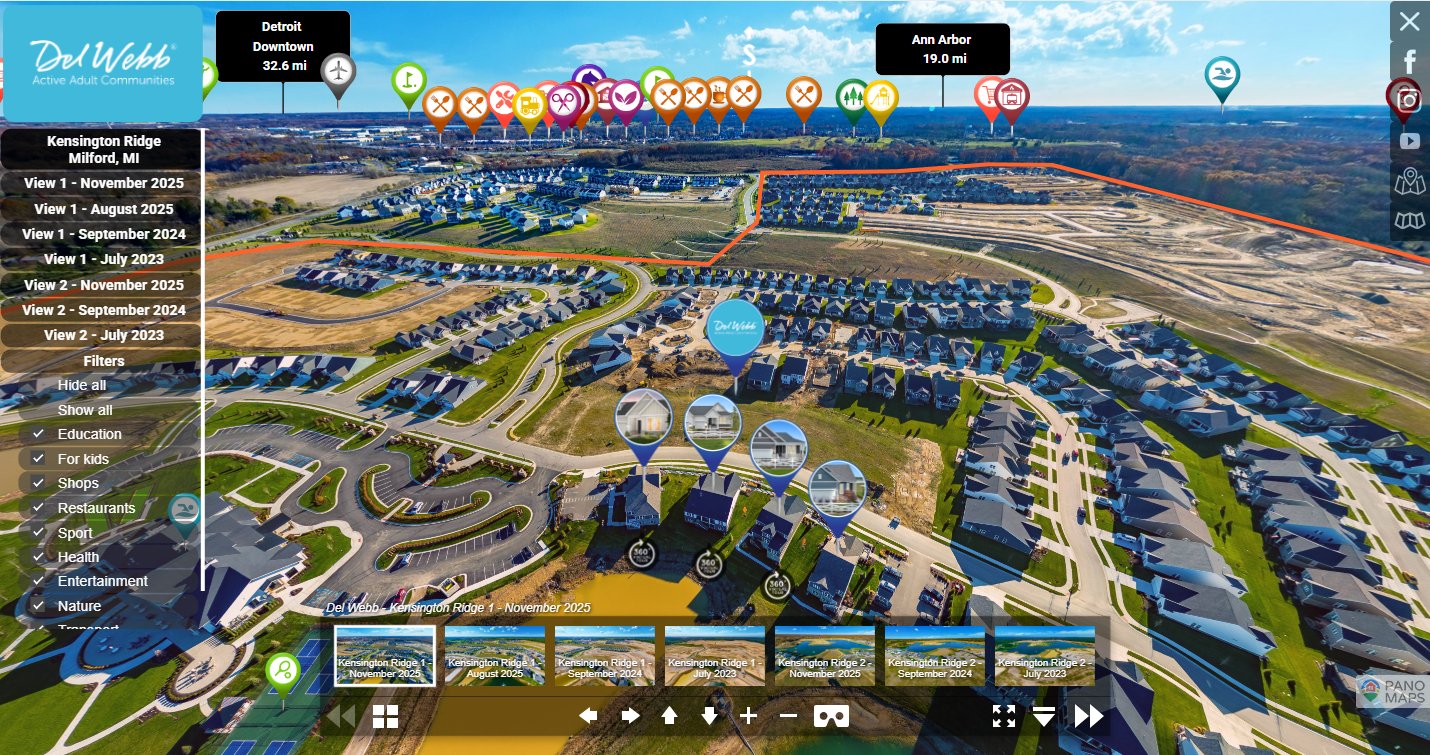Open the Facebook link
The width and height of the screenshot is (1430, 755).
click(x=1409, y=61)
